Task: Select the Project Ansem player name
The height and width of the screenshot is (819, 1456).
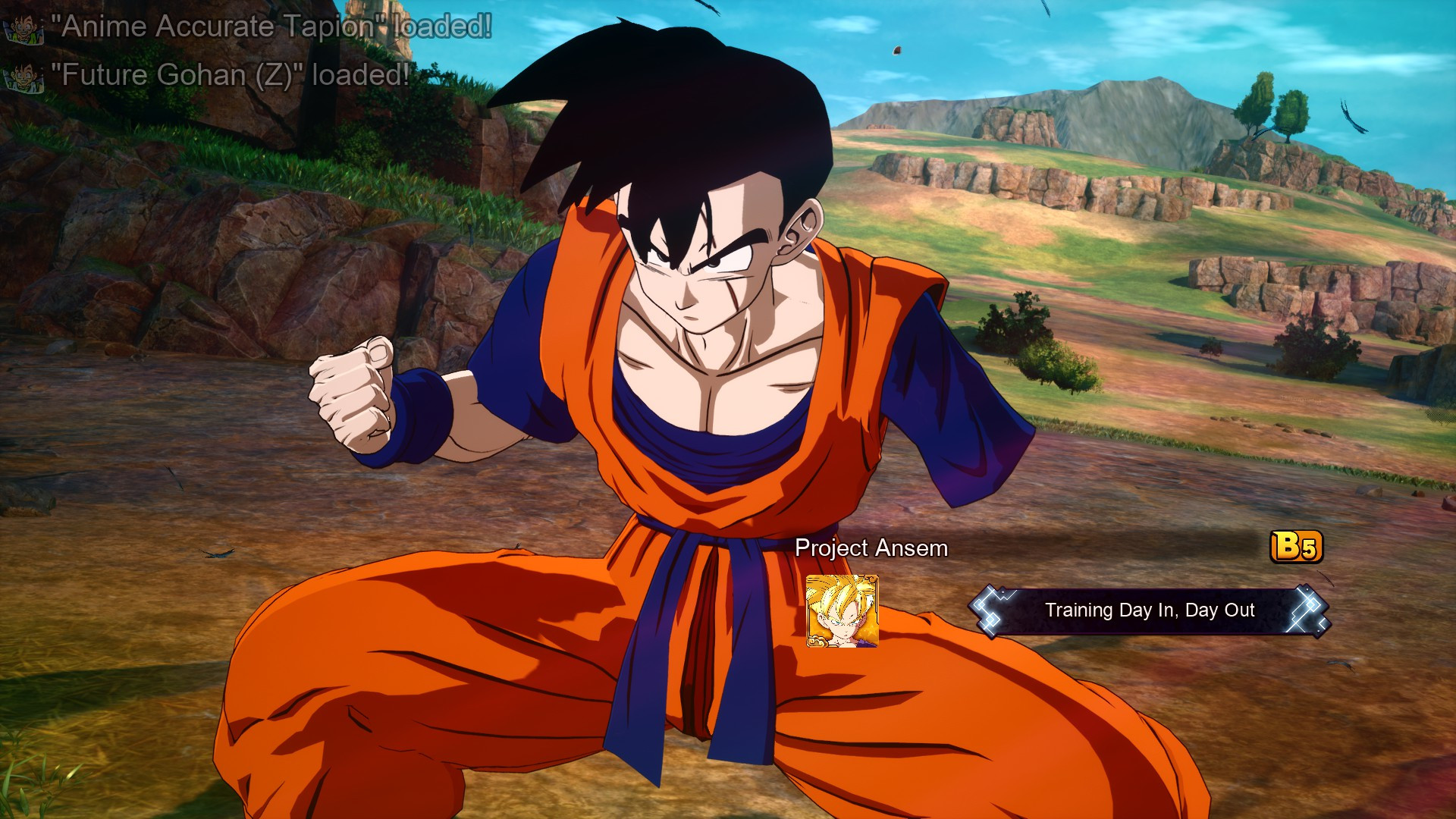Action: pos(871,548)
